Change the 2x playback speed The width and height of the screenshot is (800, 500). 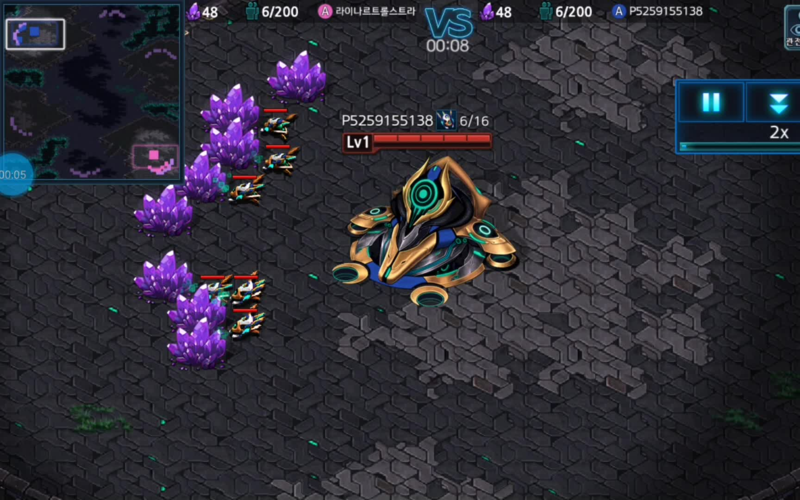click(x=778, y=132)
